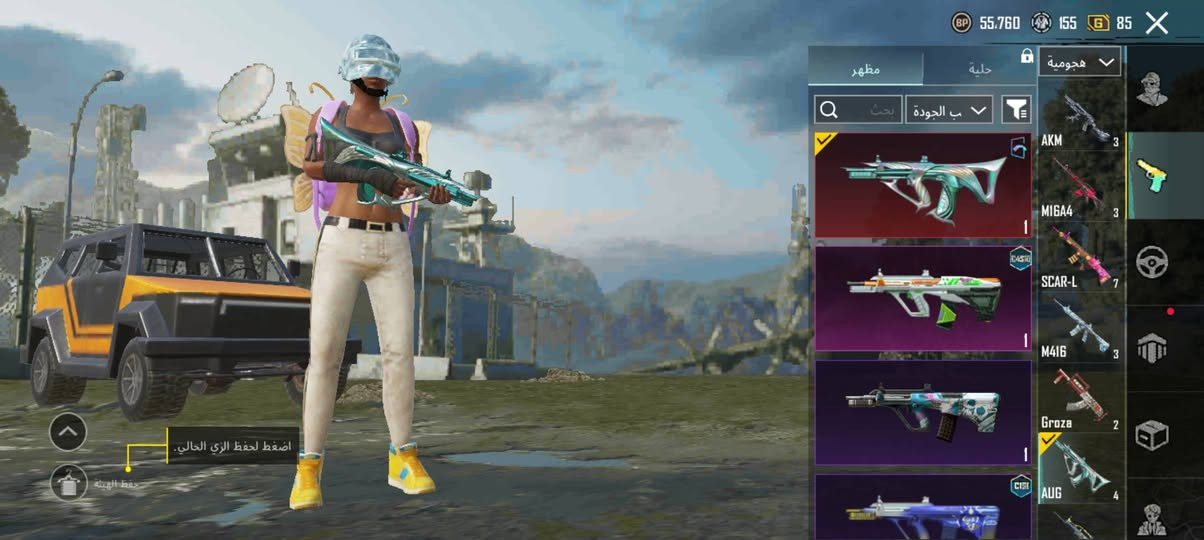Image resolution: width=1204 pixels, height=540 pixels.
Task: Select the AKM weapon entry
Action: [x=1082, y=118]
